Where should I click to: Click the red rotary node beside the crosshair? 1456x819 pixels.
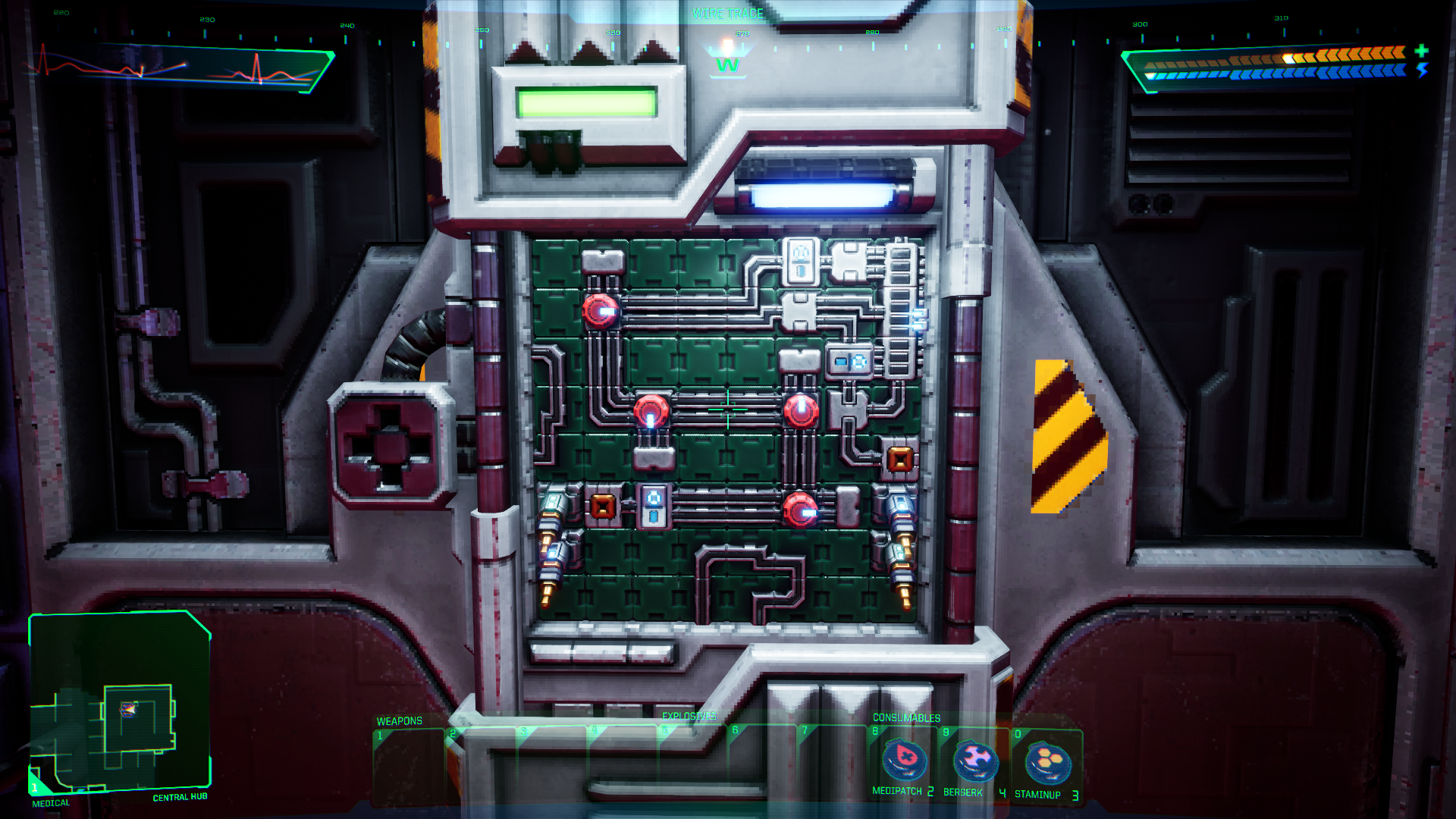(x=651, y=413)
